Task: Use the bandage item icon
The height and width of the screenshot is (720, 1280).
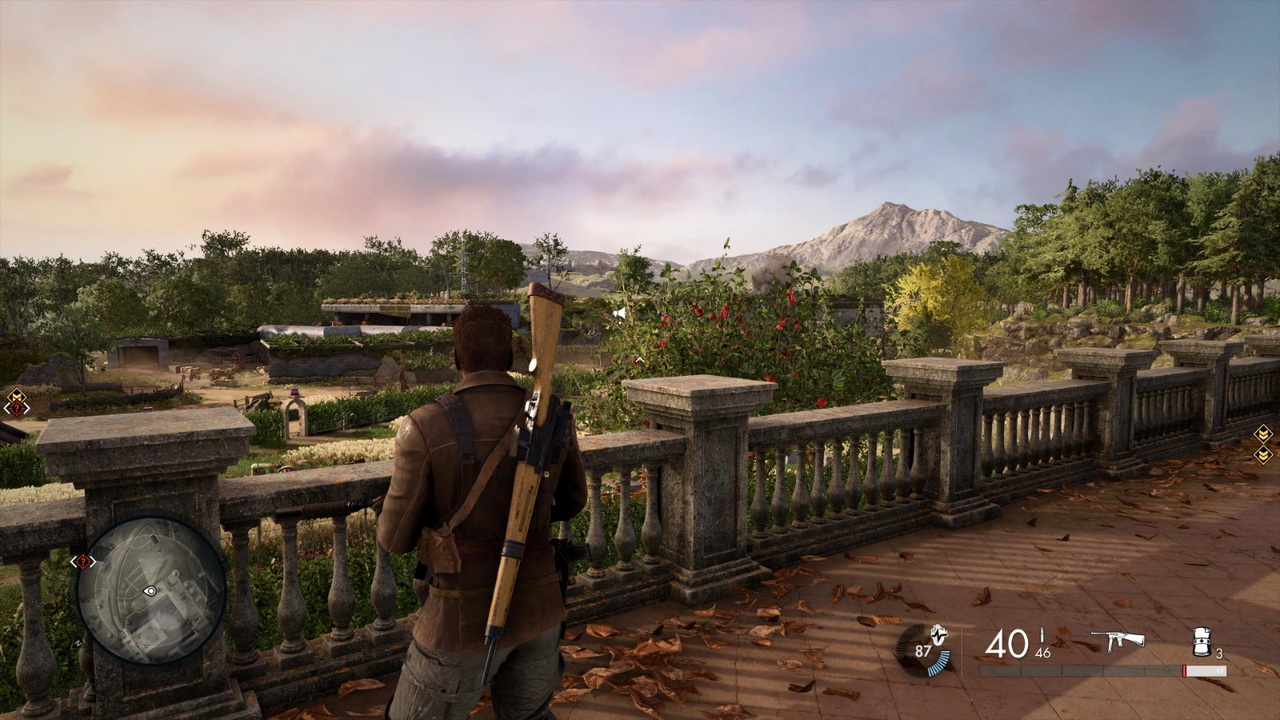Action: point(1203,641)
